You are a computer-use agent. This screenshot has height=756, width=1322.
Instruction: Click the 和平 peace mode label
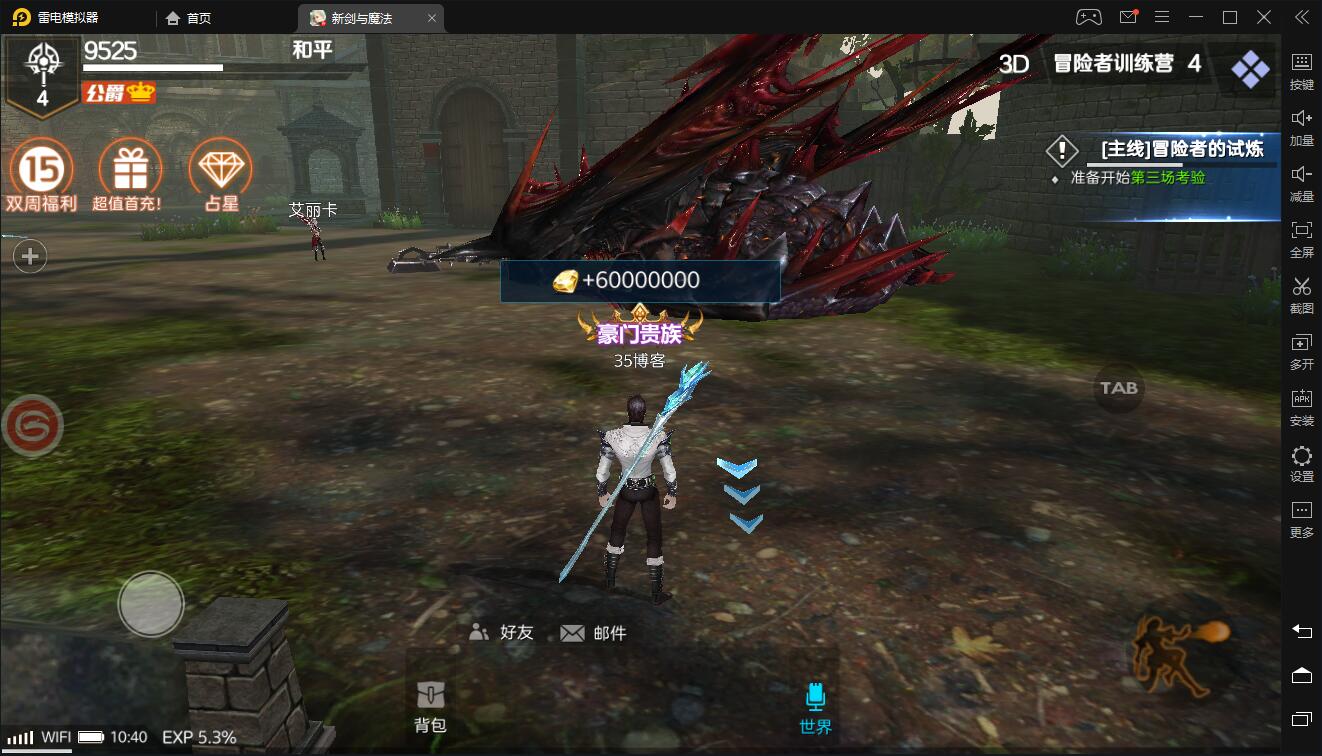point(312,50)
